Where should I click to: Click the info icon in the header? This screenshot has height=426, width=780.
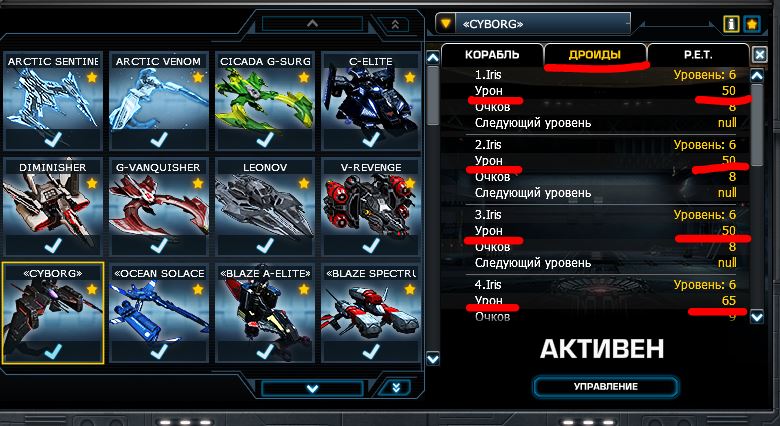click(x=731, y=23)
